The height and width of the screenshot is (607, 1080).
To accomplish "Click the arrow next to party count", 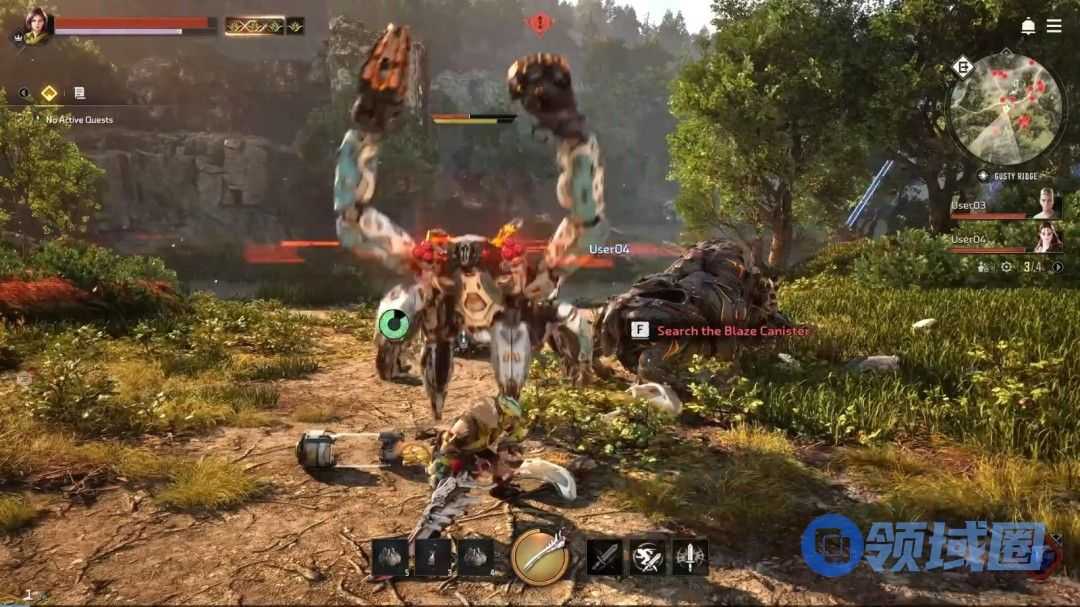I will [x=1058, y=267].
